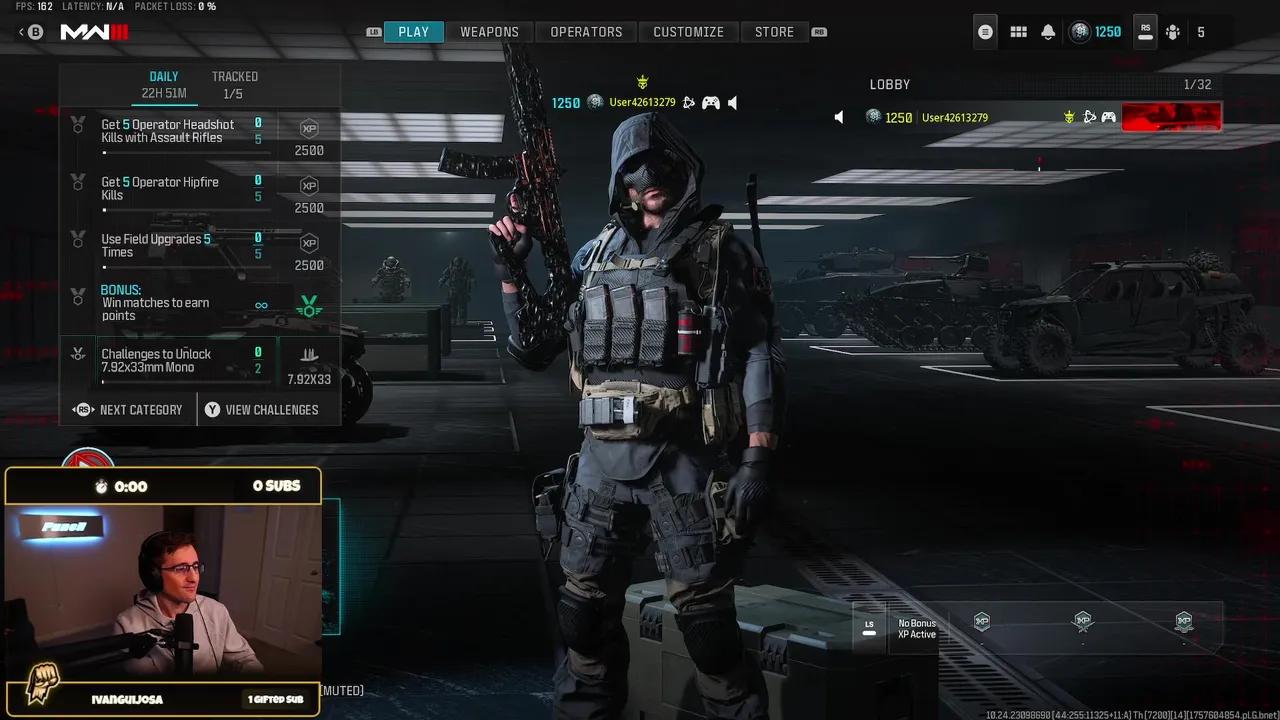Screen dimensions: 1280x720
Task: Open the No Bonus XP Active panel
Action: pos(916,629)
